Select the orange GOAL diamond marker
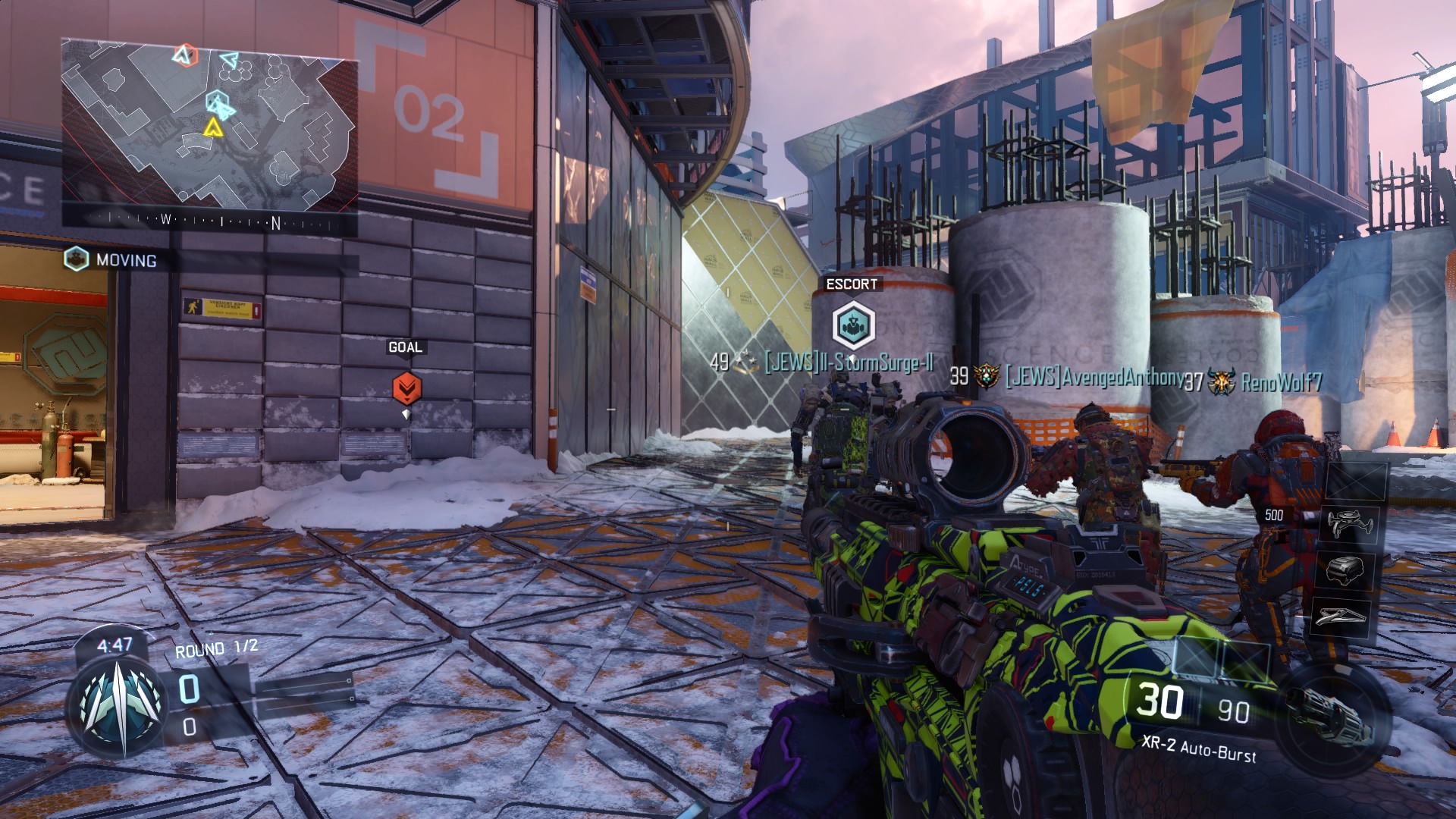Image resolution: width=1456 pixels, height=819 pixels. click(x=405, y=388)
